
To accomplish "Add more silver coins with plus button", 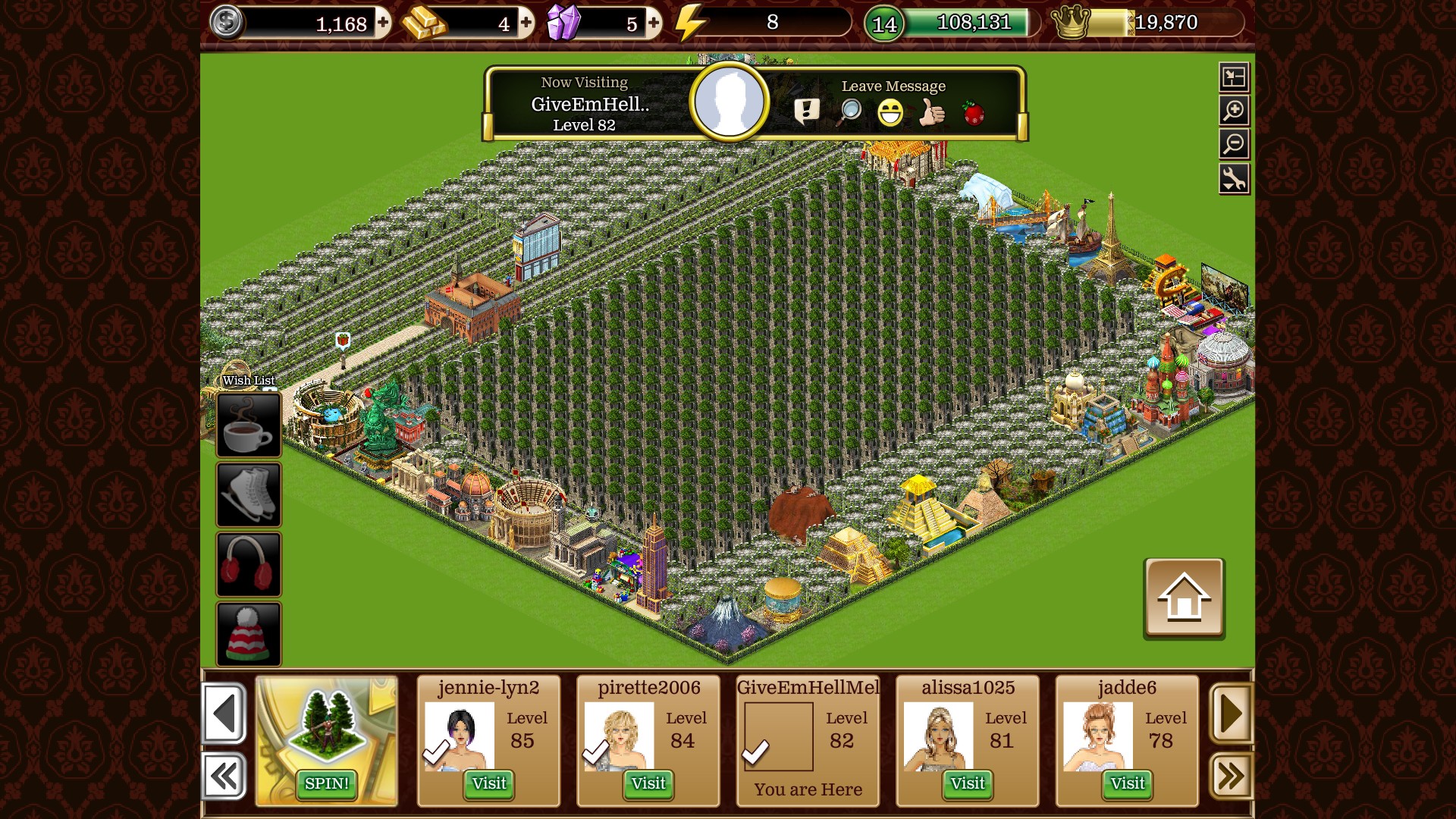I will (x=383, y=23).
